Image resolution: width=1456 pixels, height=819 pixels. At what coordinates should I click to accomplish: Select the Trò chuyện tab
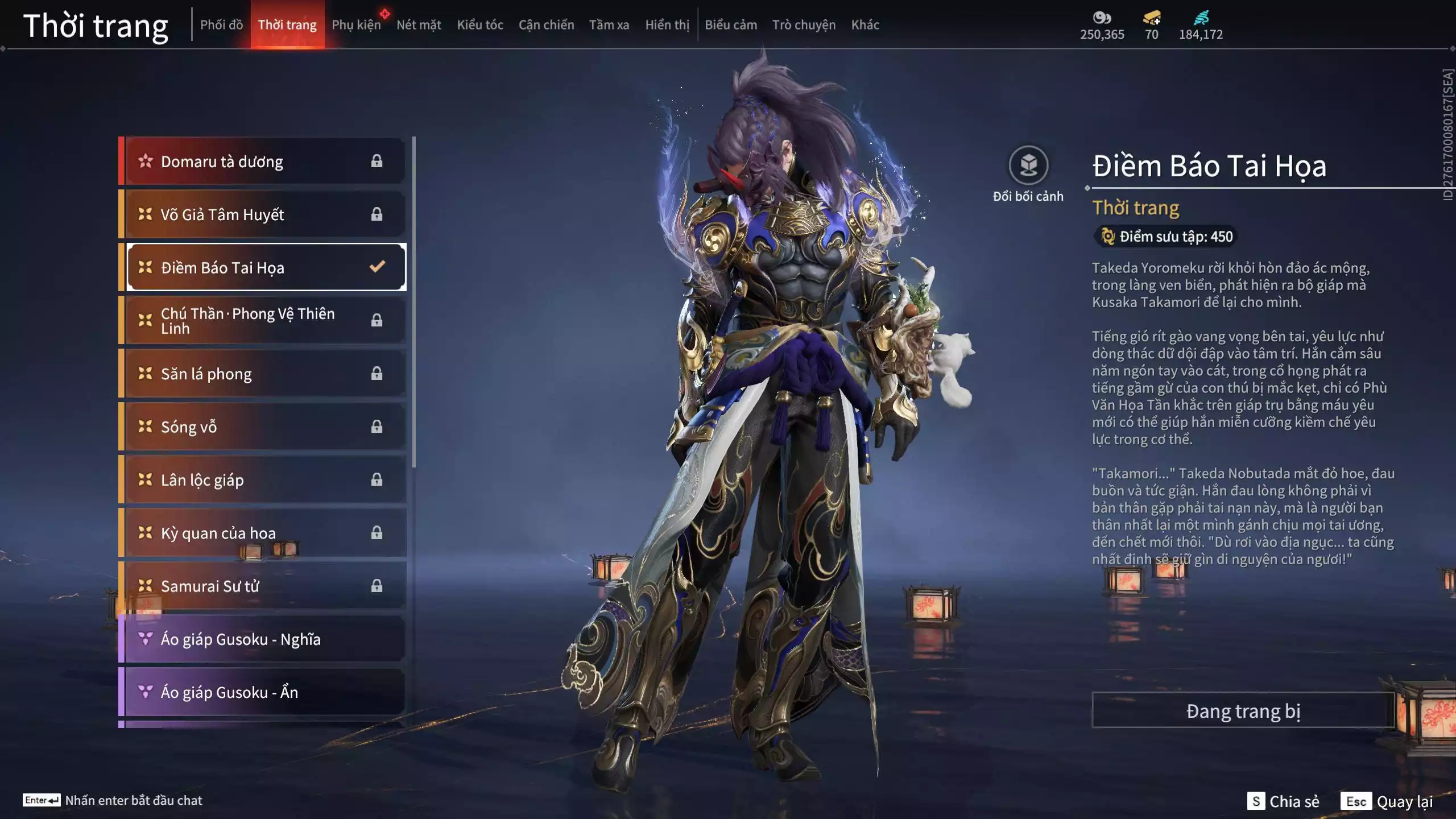[x=804, y=25]
